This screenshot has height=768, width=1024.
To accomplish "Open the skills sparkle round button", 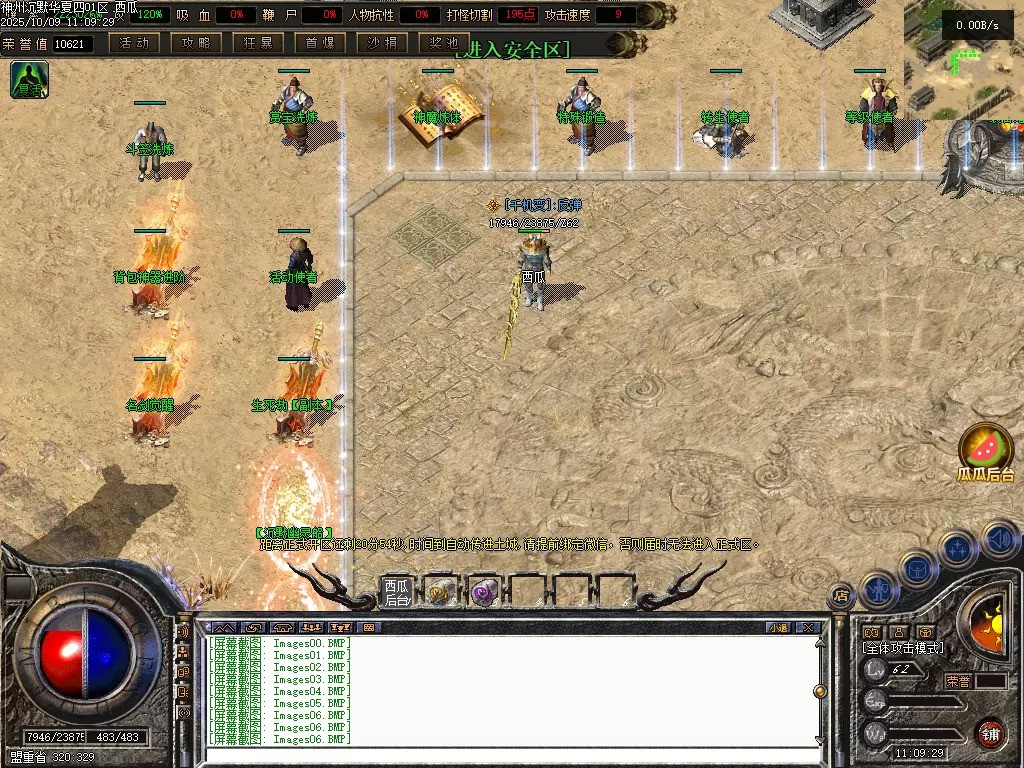I will (x=958, y=549).
